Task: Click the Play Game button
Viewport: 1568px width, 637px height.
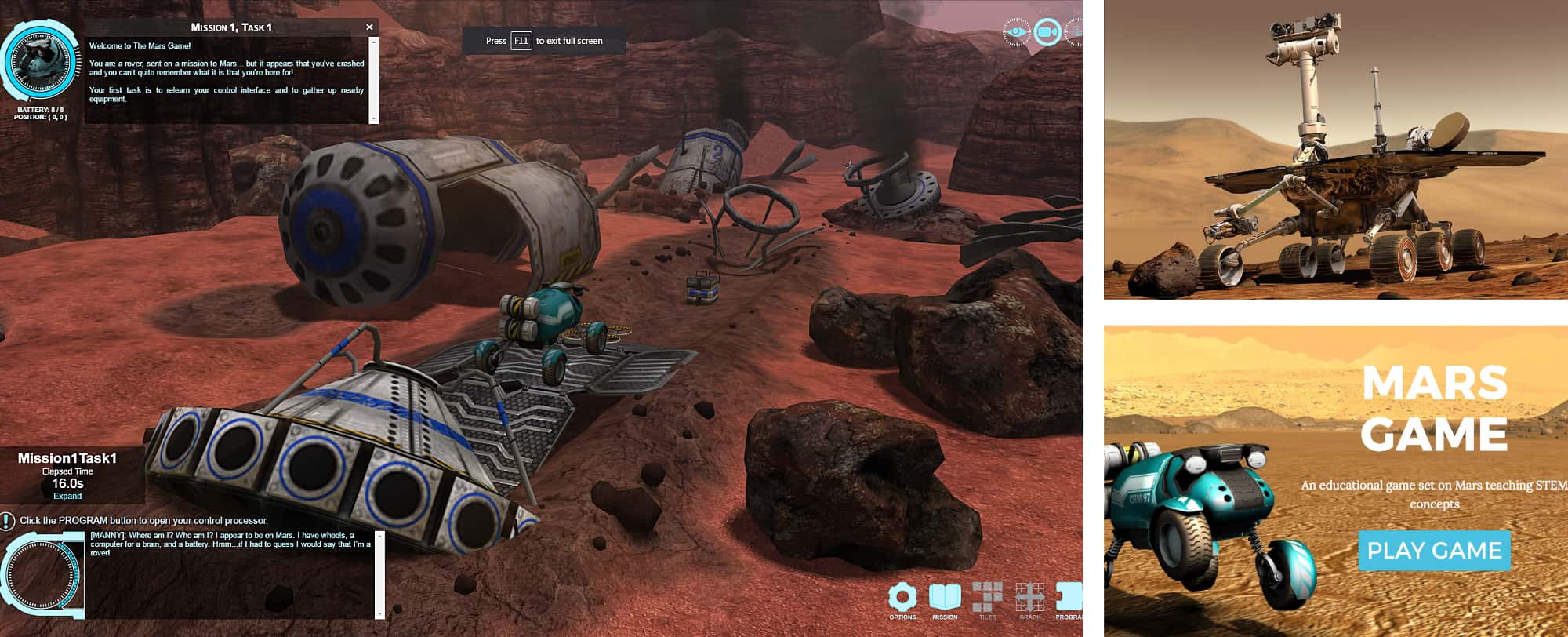Action: point(1434,550)
